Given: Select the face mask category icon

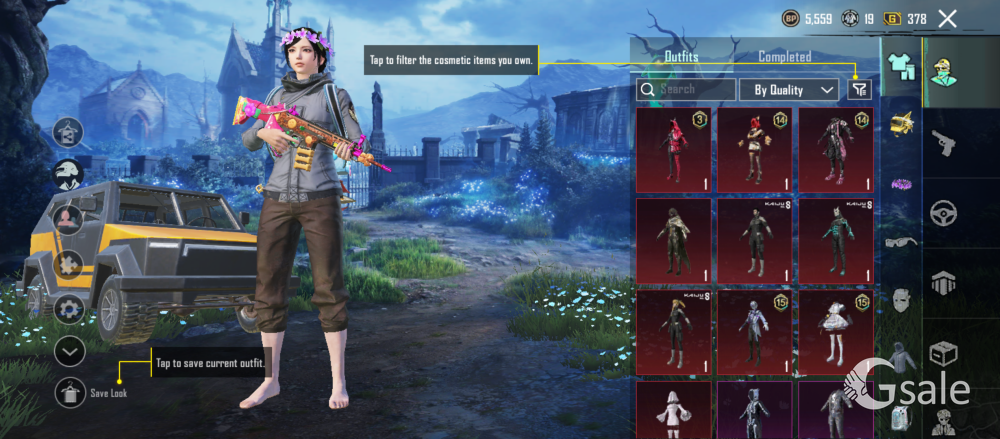Looking at the screenshot, I should [901, 299].
